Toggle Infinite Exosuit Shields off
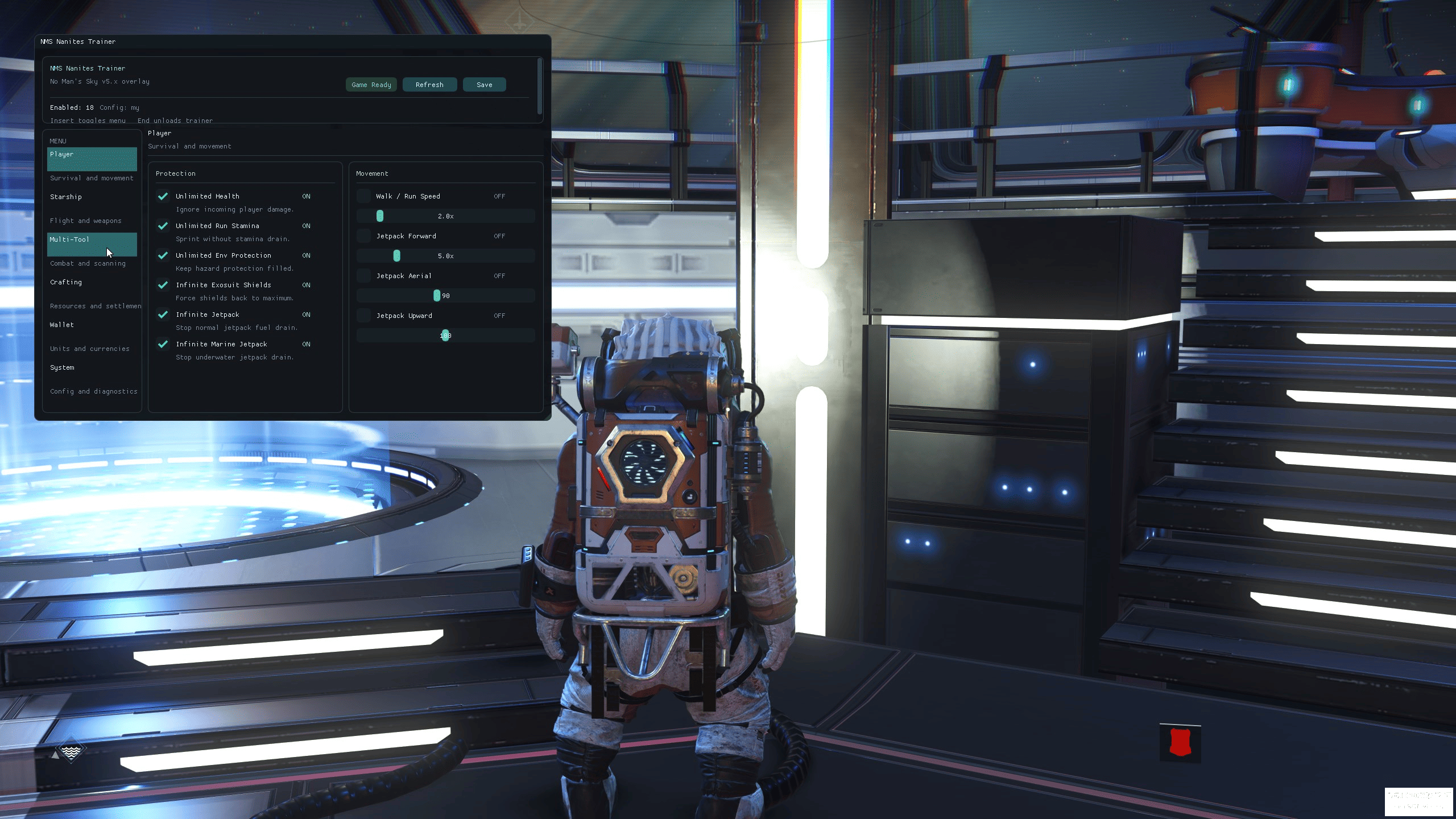1456x819 pixels. (x=163, y=285)
